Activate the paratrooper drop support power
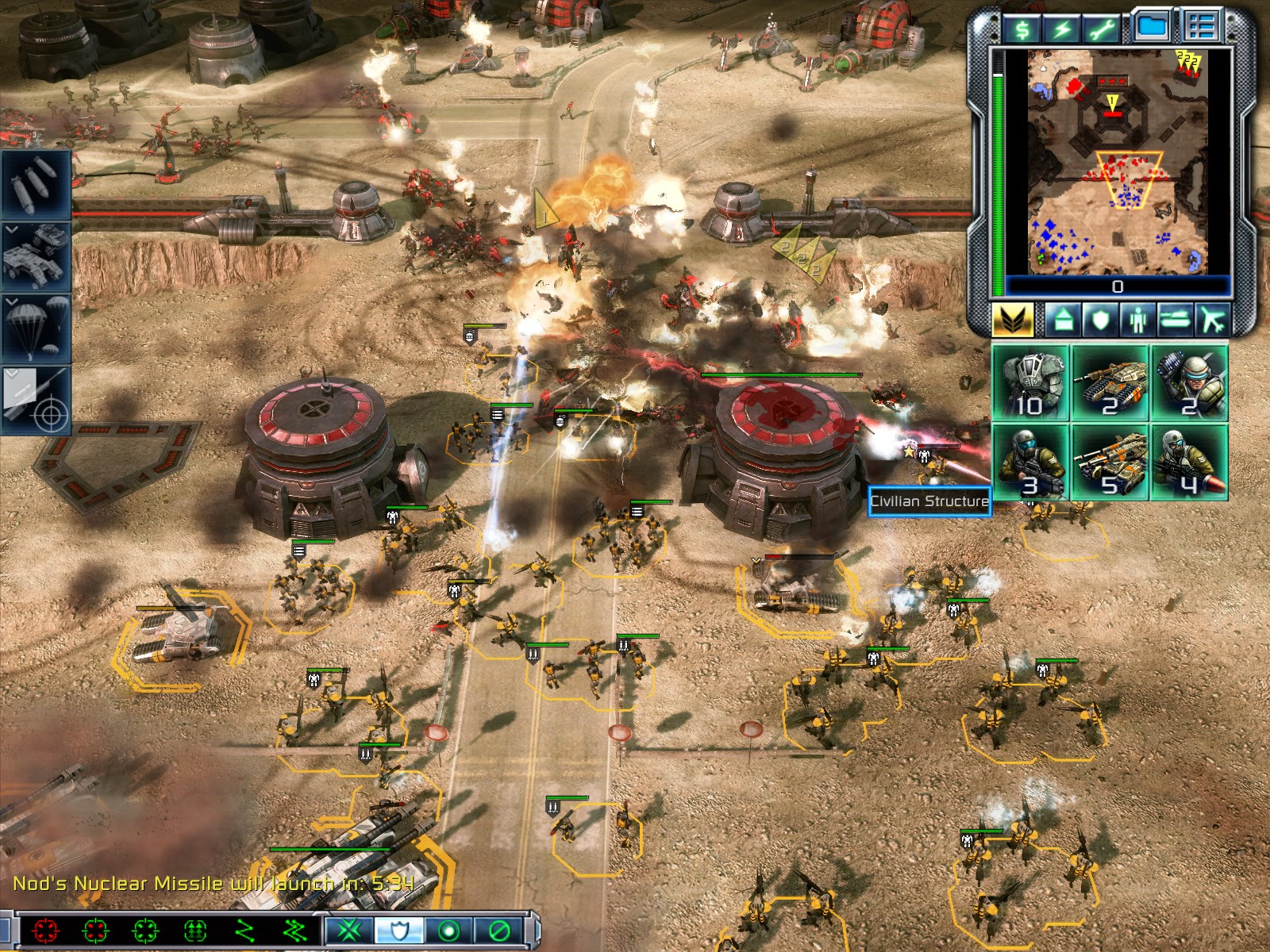 (35, 328)
